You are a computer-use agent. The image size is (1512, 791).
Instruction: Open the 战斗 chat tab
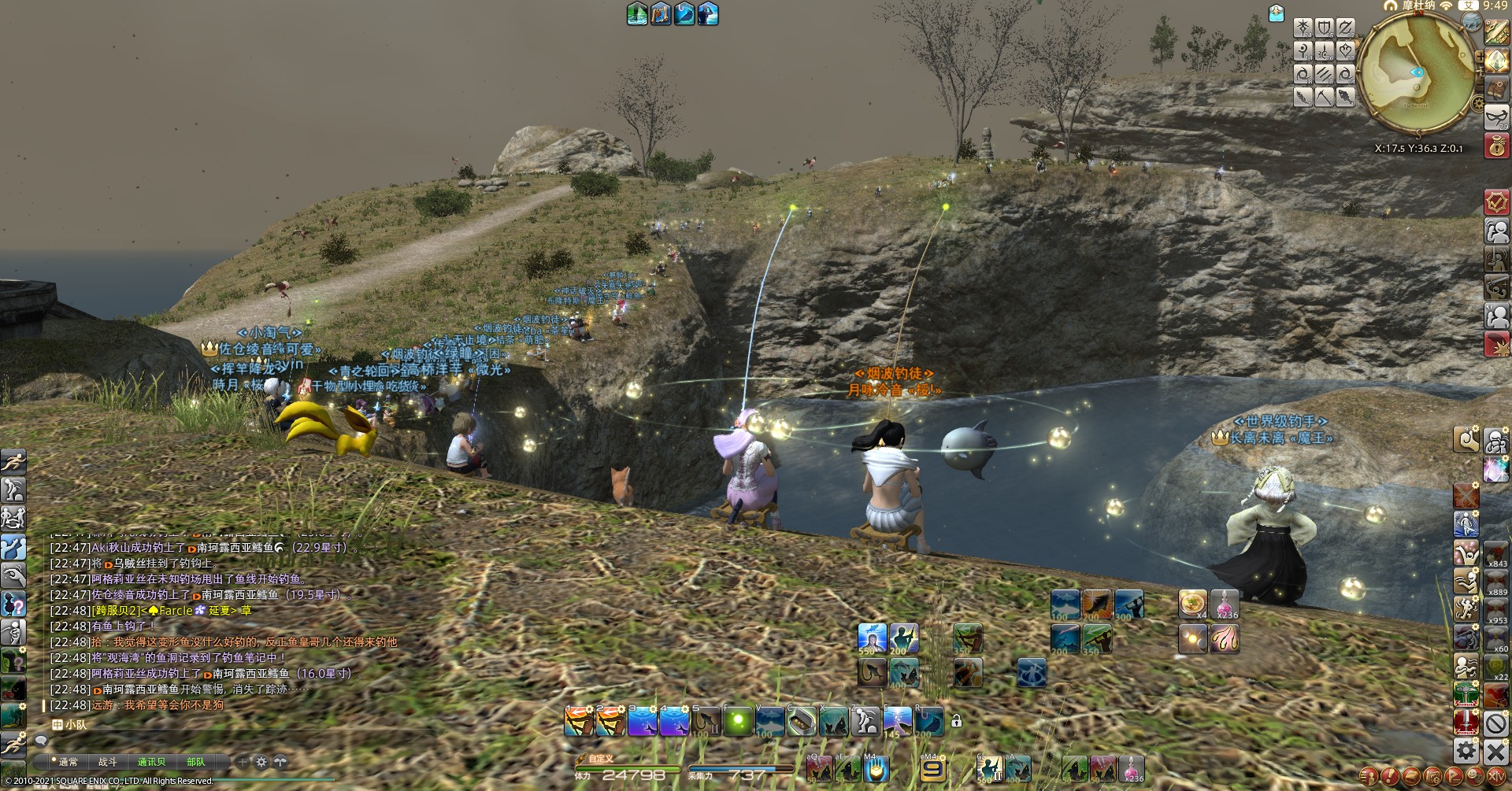[108, 762]
